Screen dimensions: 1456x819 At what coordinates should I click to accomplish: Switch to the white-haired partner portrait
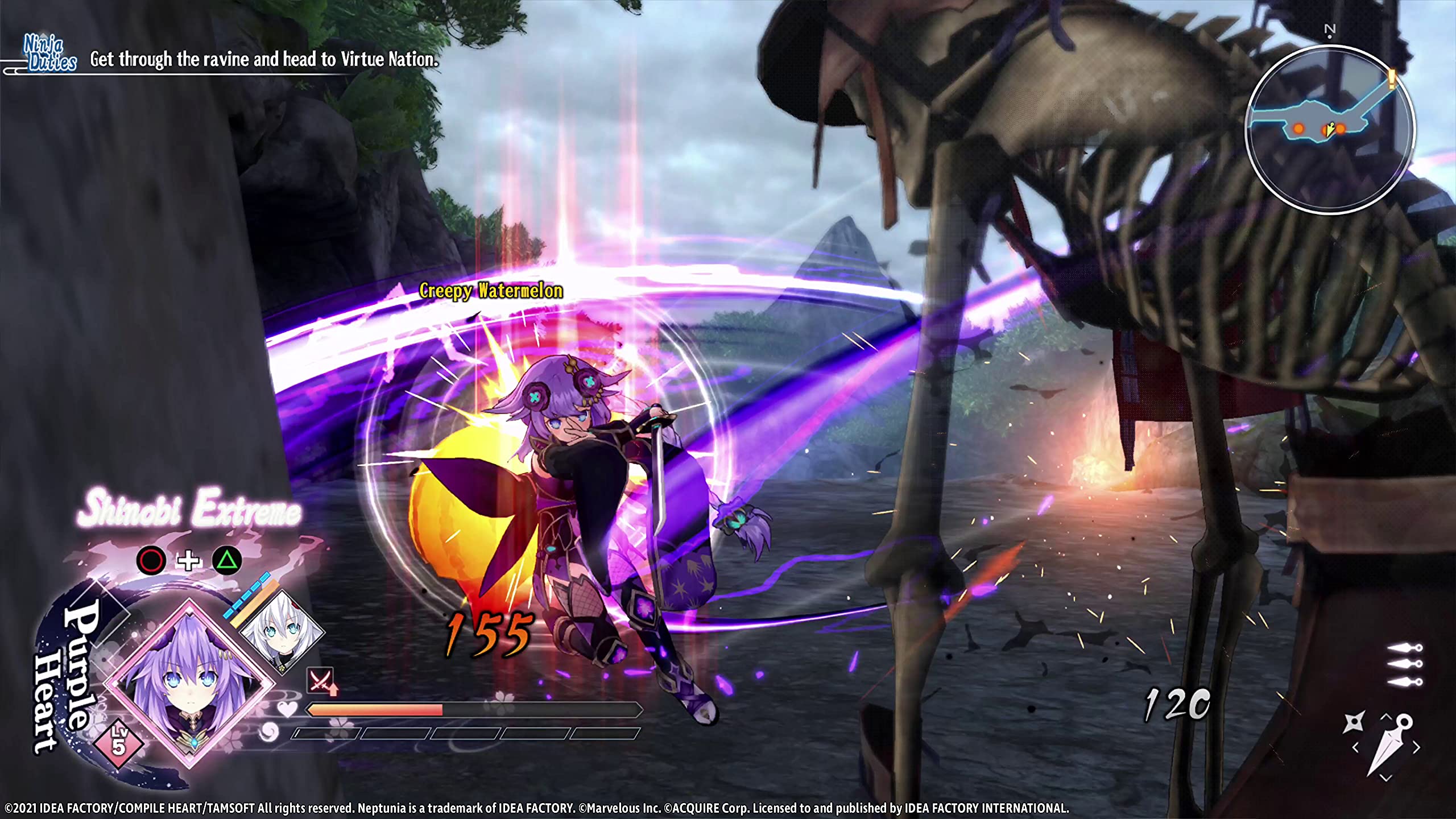pyautogui.click(x=281, y=632)
